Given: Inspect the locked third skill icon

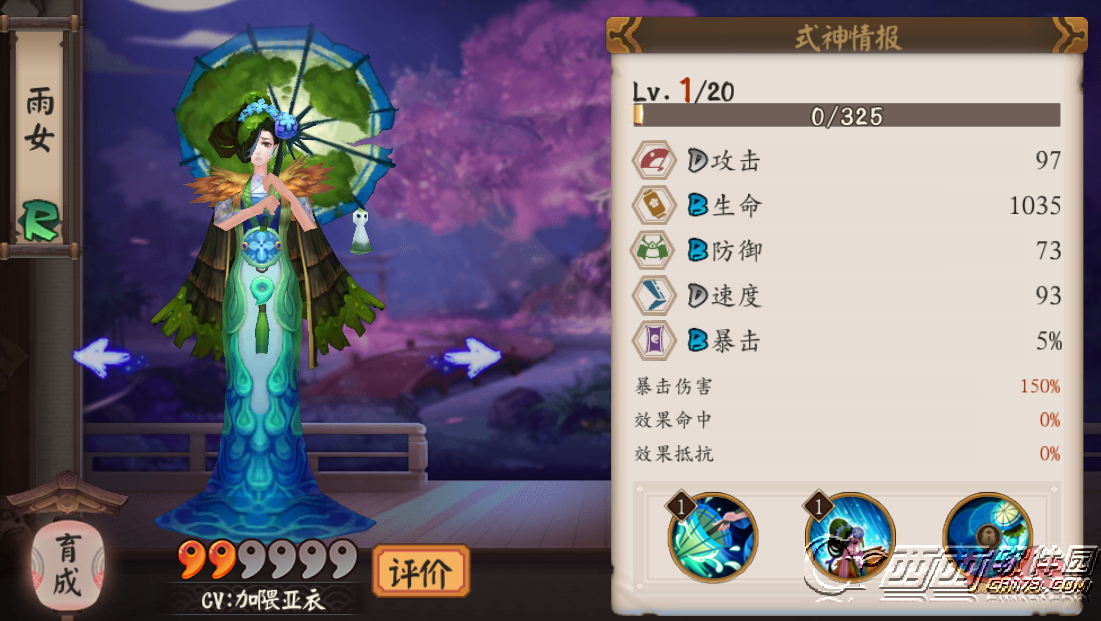Looking at the screenshot, I should click(986, 537).
